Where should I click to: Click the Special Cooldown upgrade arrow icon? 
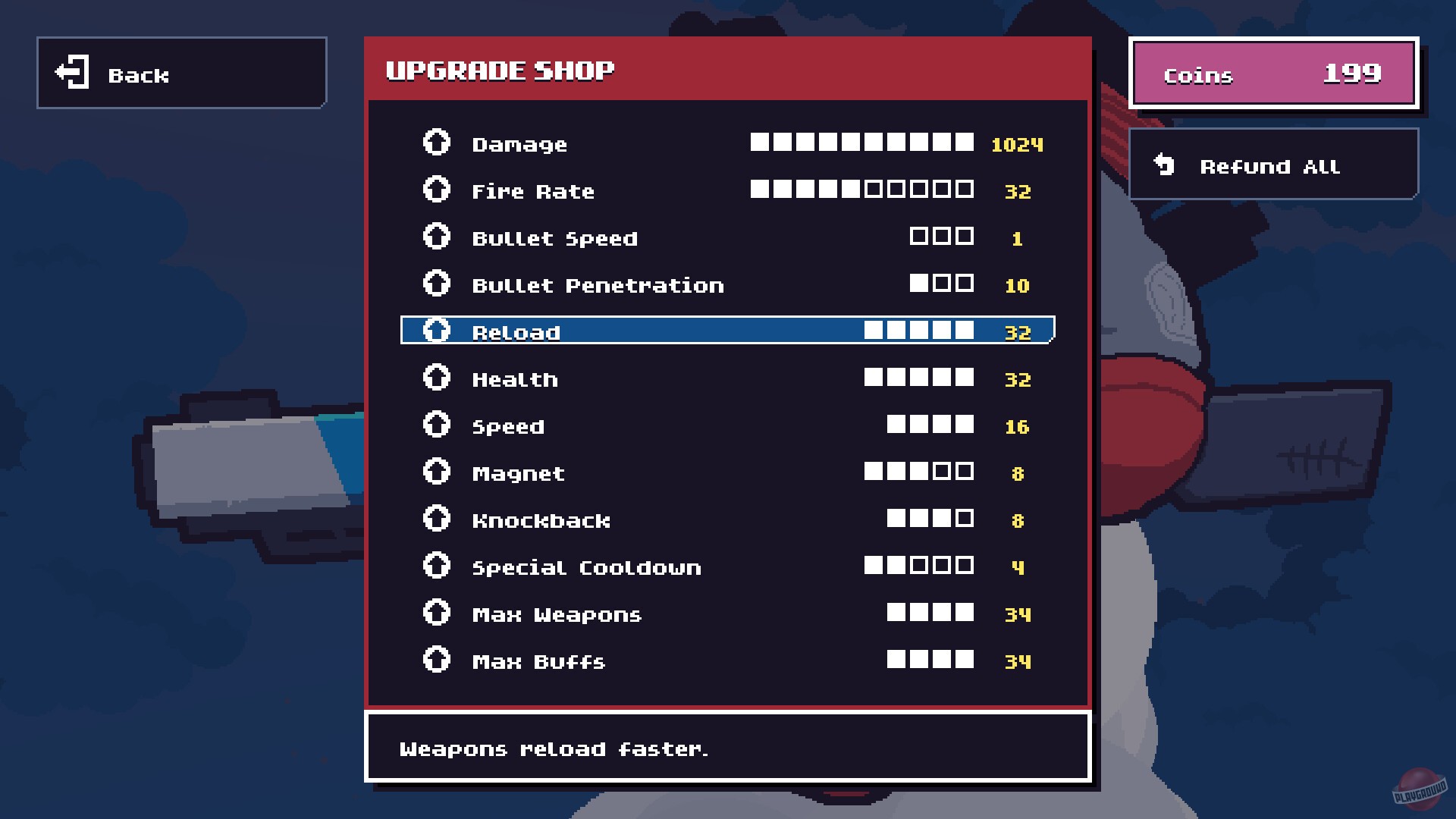coord(436,566)
